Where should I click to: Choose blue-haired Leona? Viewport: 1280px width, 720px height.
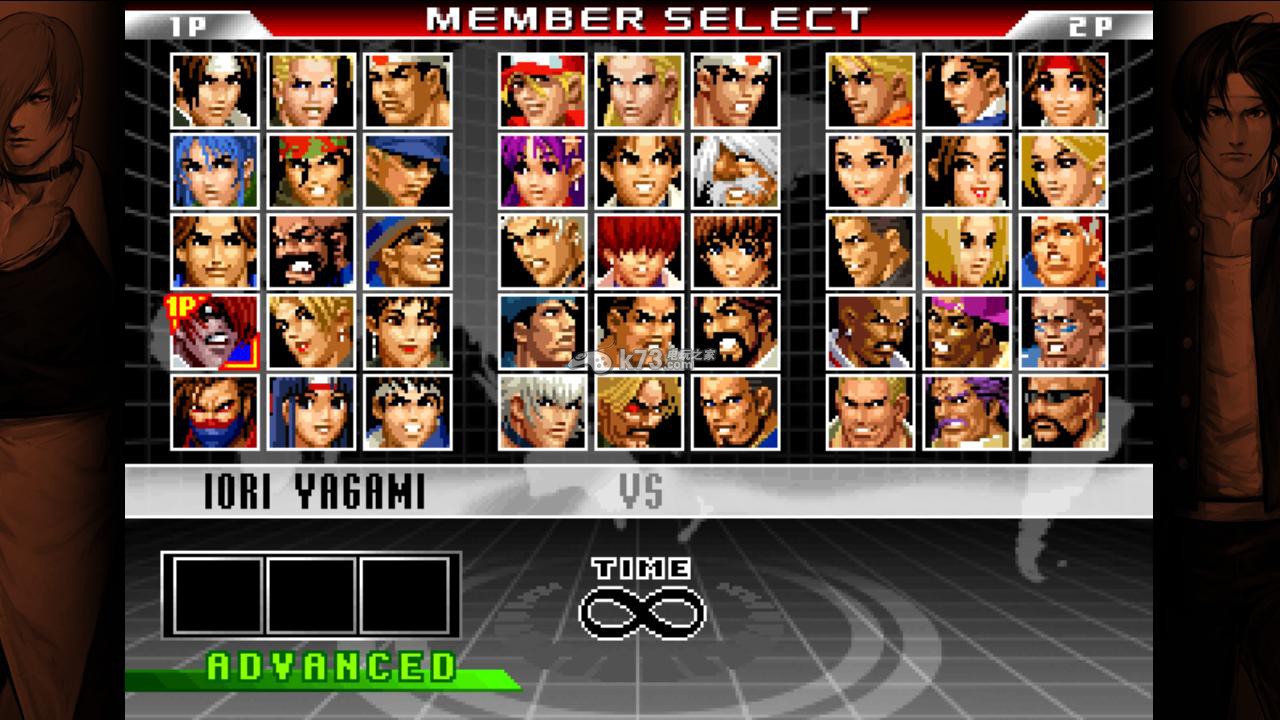click(x=214, y=171)
